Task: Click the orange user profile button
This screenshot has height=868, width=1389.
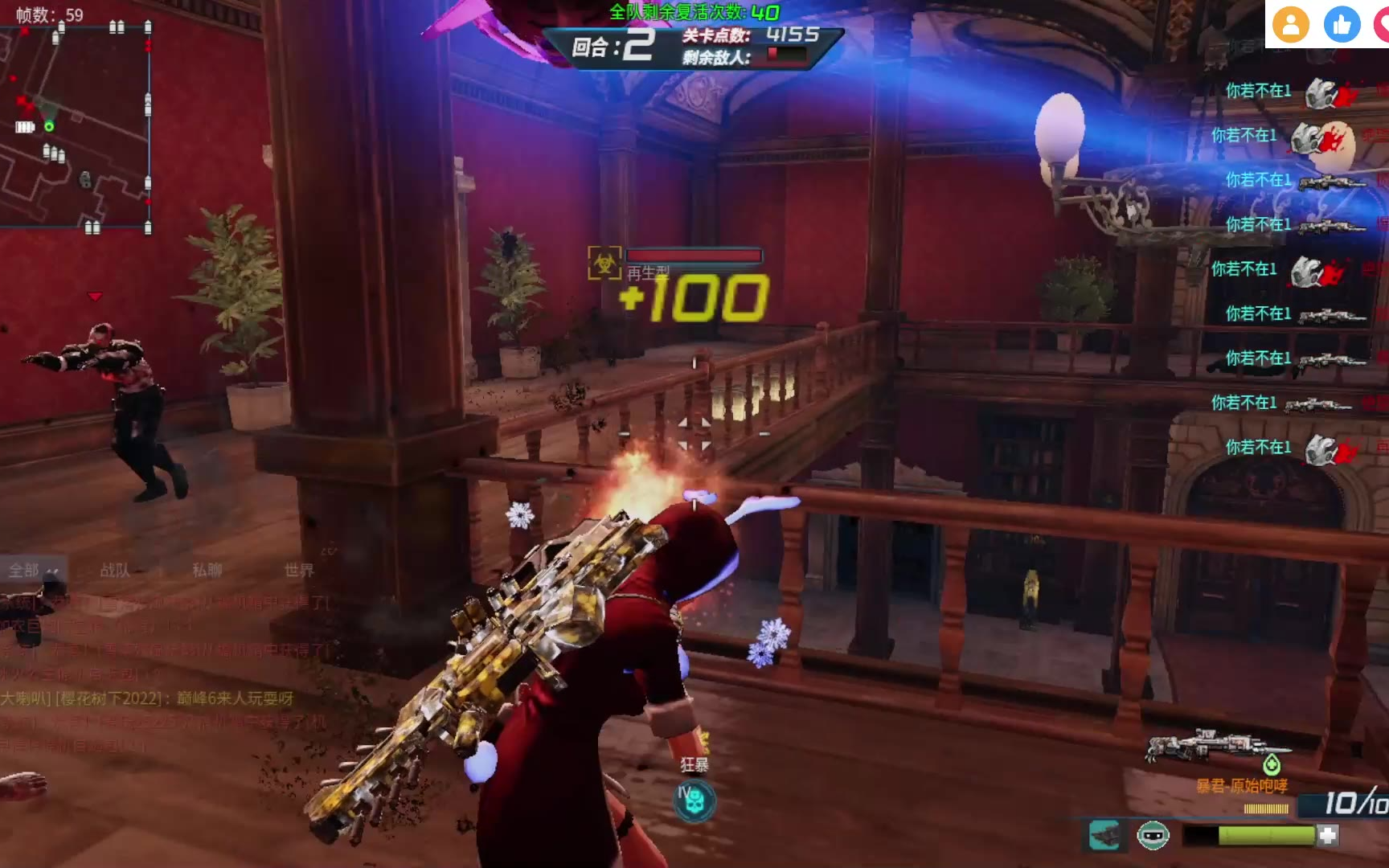Action: [1291, 25]
